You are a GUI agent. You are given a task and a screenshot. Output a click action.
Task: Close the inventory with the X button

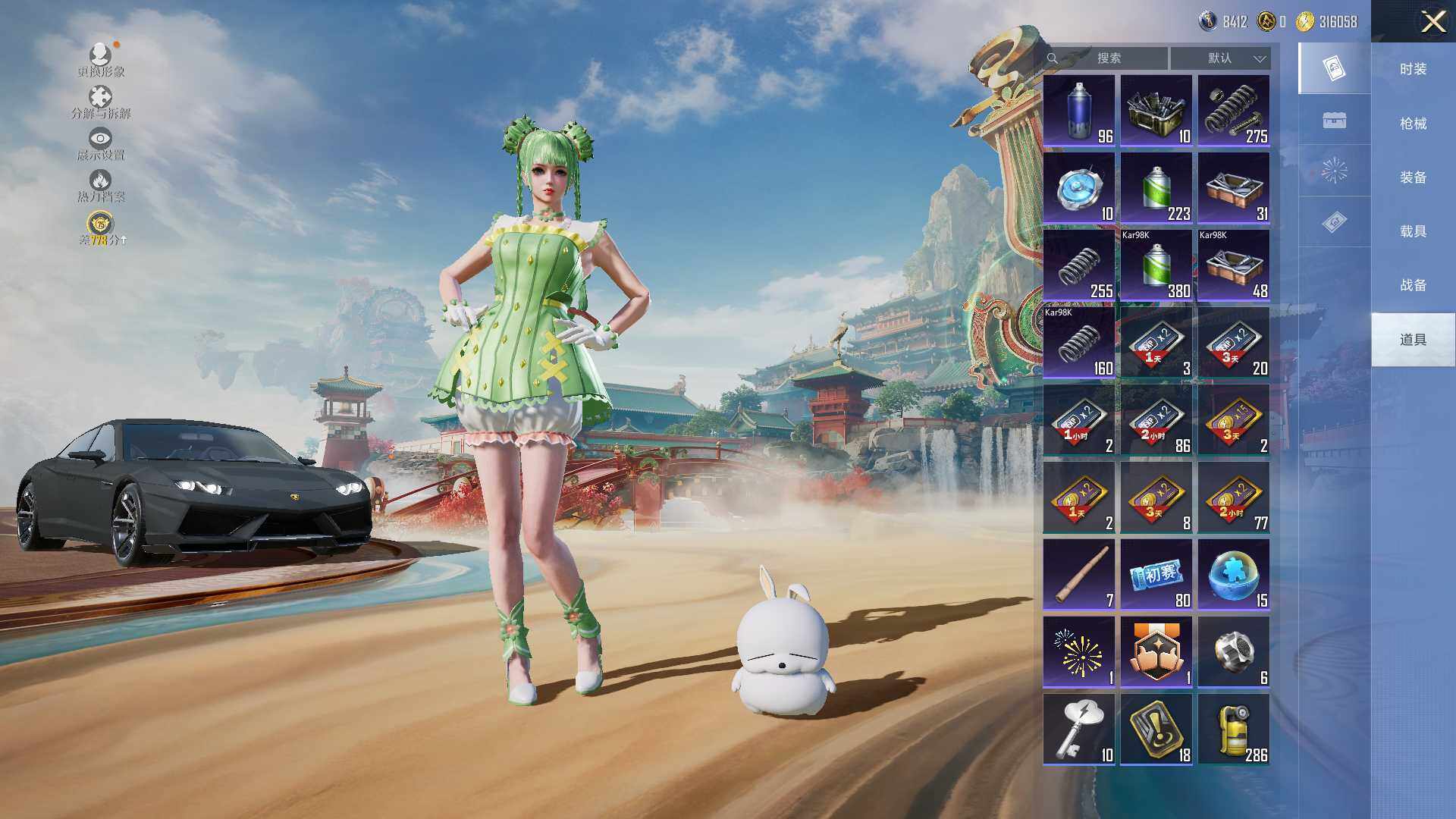coord(1432,21)
